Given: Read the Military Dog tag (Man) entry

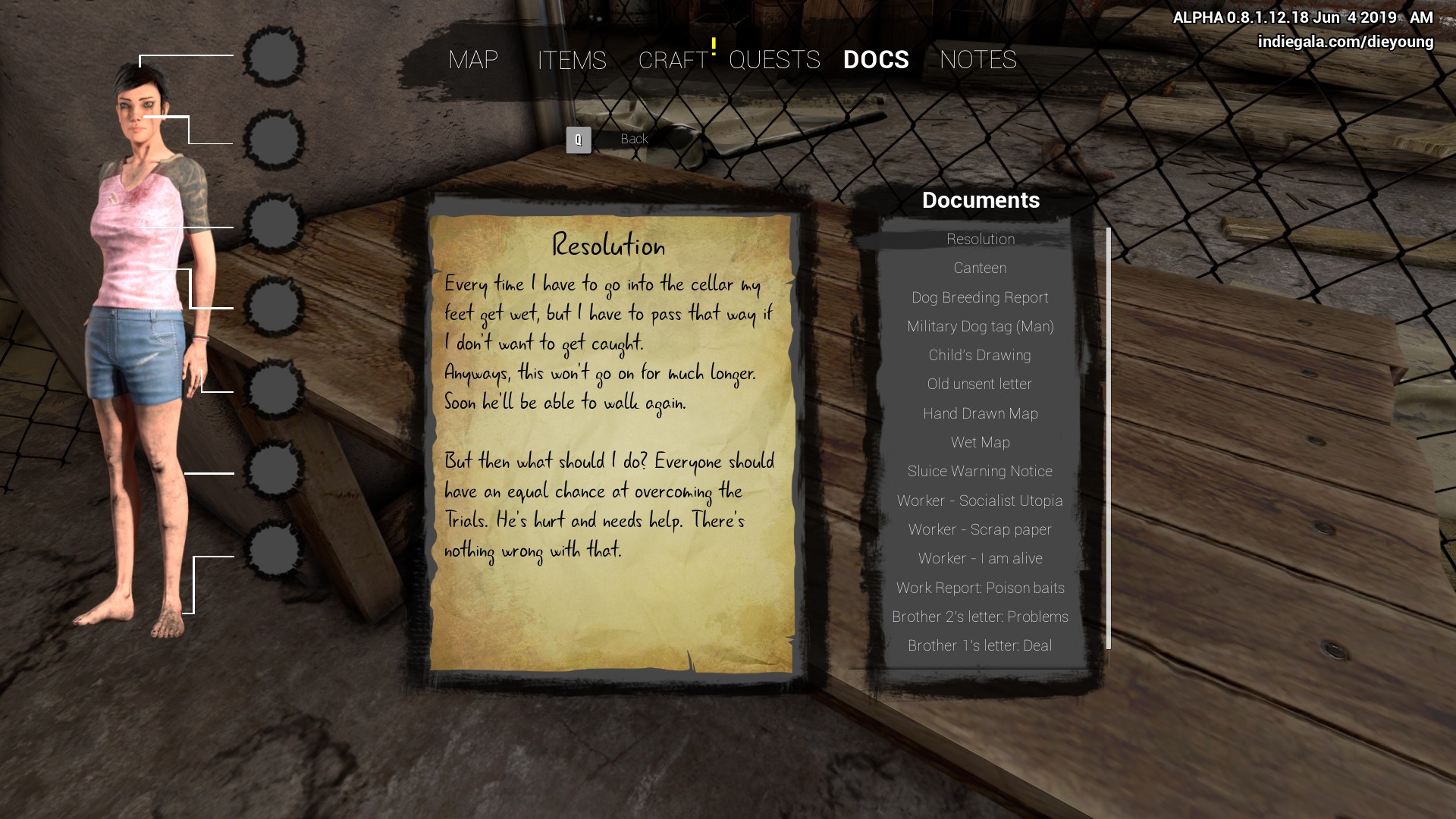Looking at the screenshot, I should click(980, 326).
